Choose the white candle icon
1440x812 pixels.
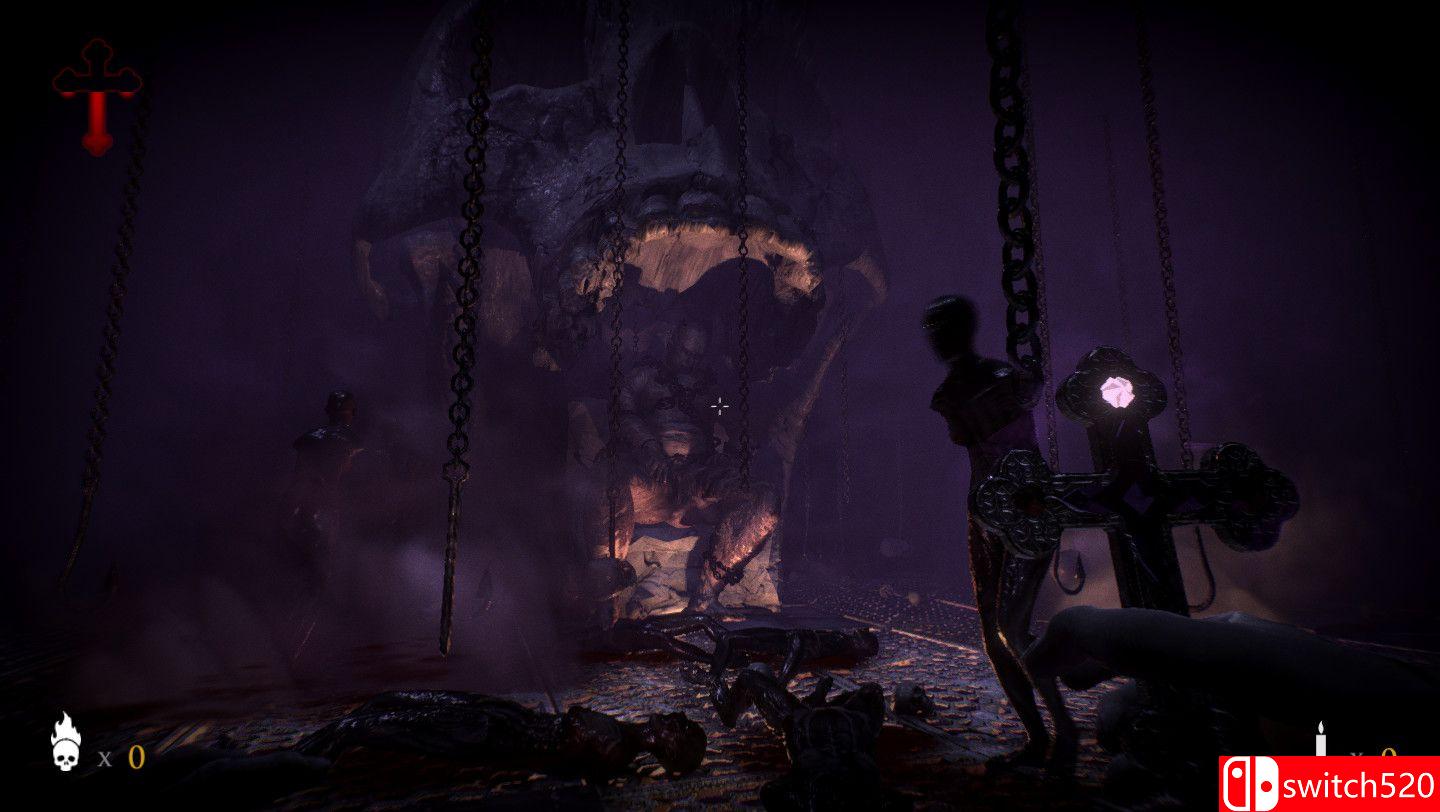coord(1320,740)
